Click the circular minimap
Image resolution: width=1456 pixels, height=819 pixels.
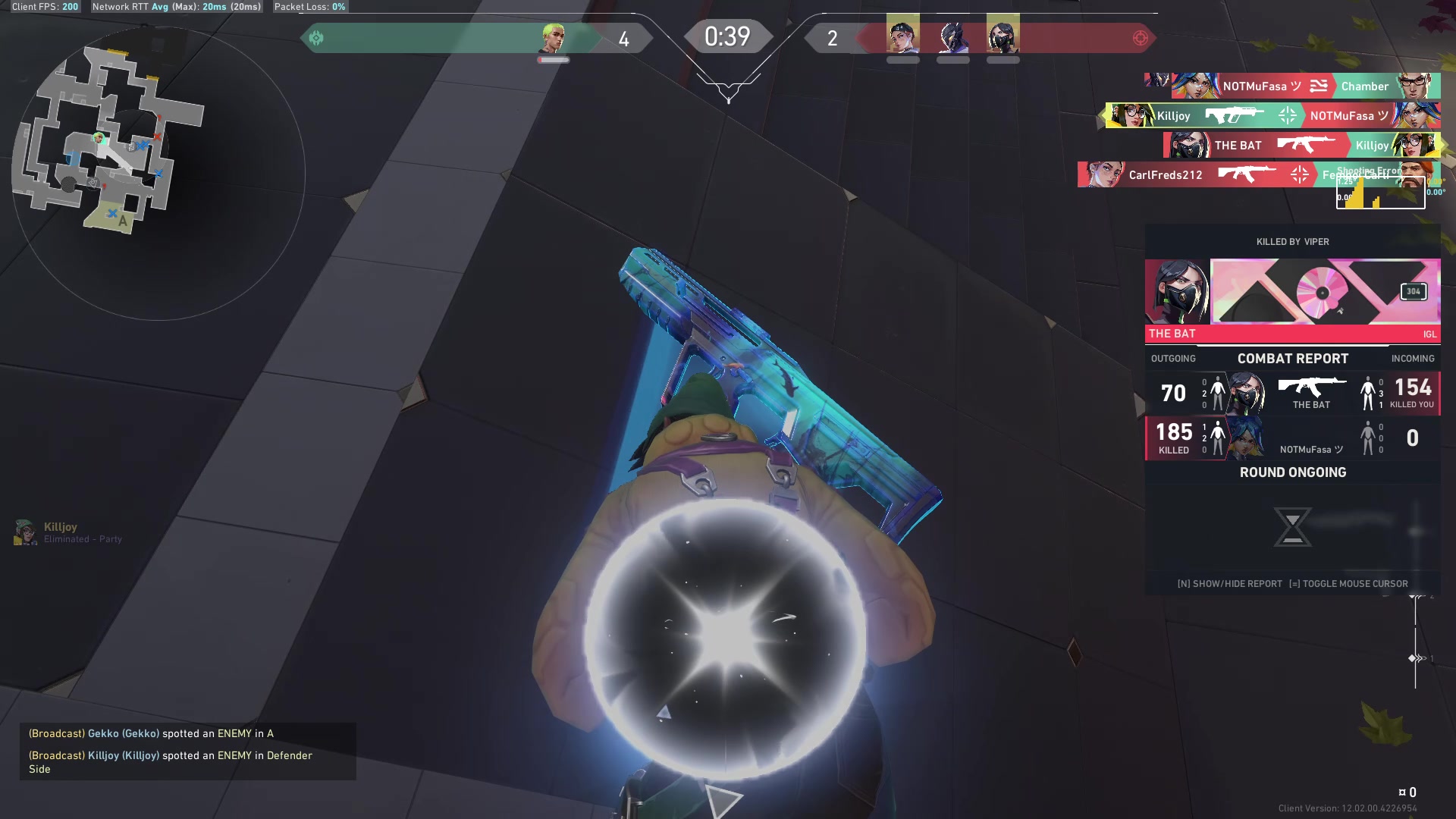158,173
